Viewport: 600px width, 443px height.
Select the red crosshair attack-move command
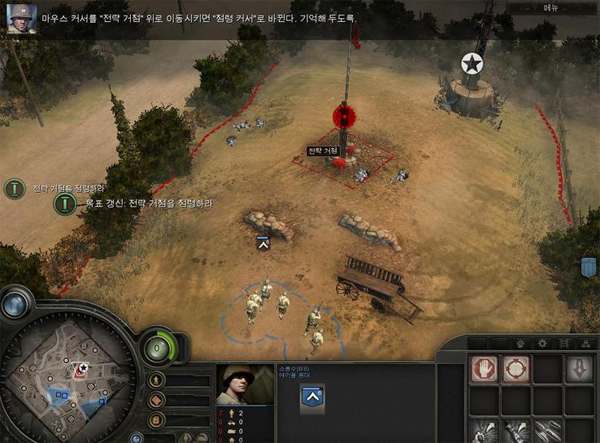coord(516,369)
